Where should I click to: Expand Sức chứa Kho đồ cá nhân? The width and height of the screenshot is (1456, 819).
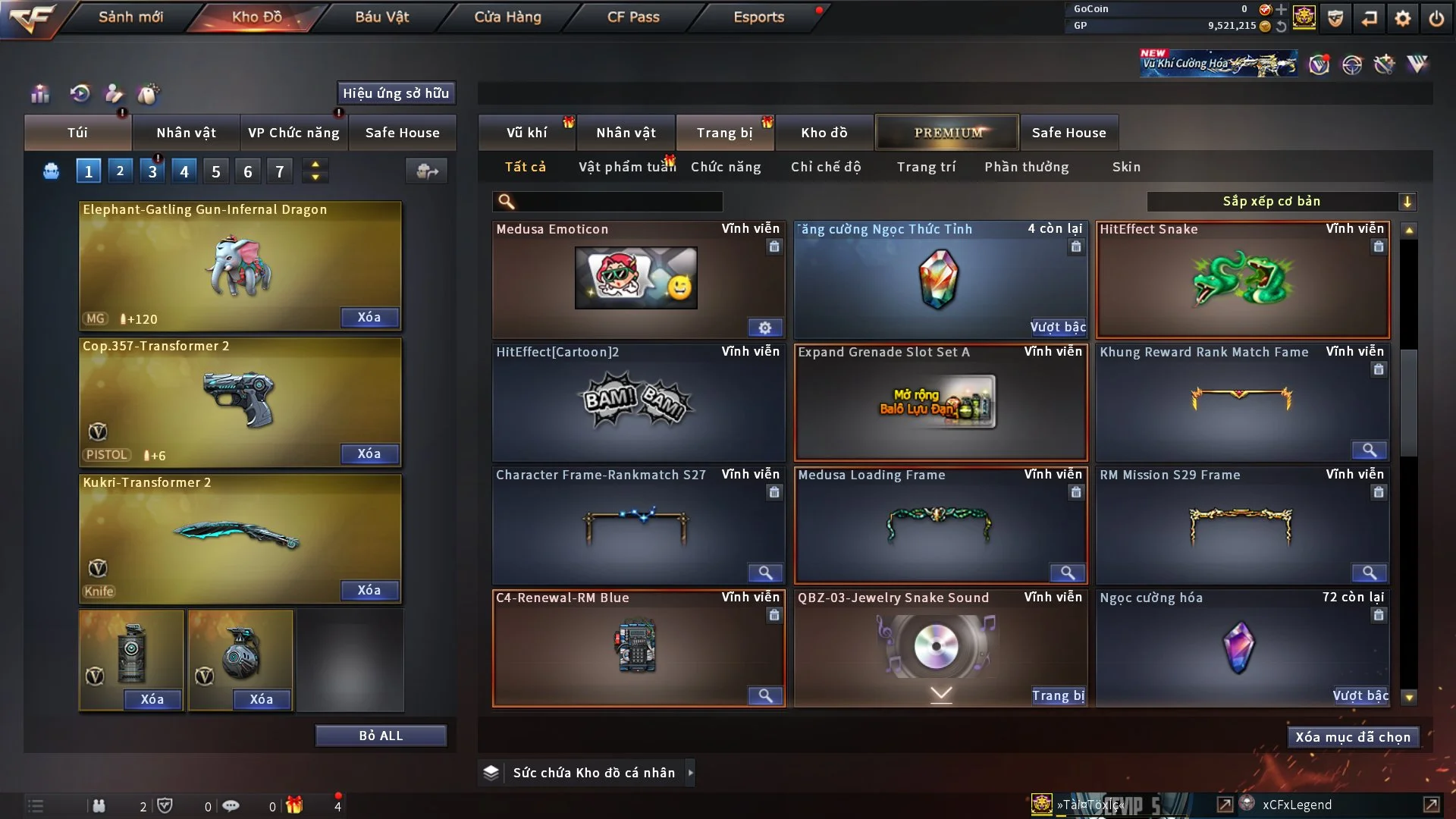[x=690, y=773]
